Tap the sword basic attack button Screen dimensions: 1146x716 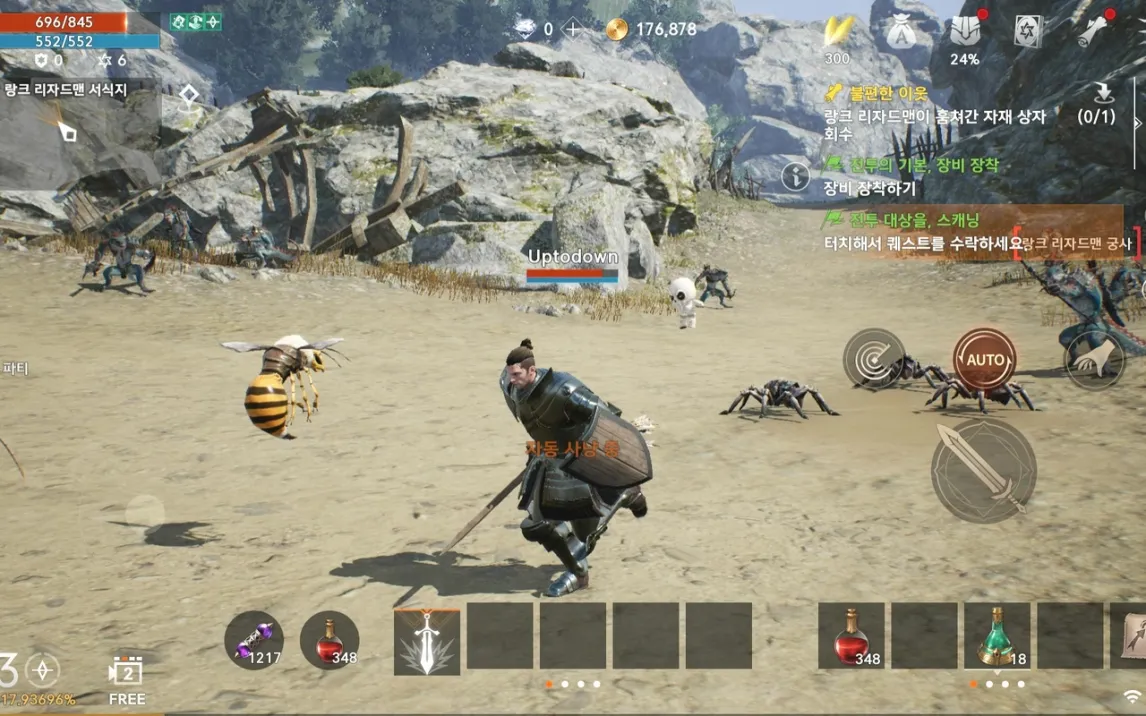click(x=983, y=470)
